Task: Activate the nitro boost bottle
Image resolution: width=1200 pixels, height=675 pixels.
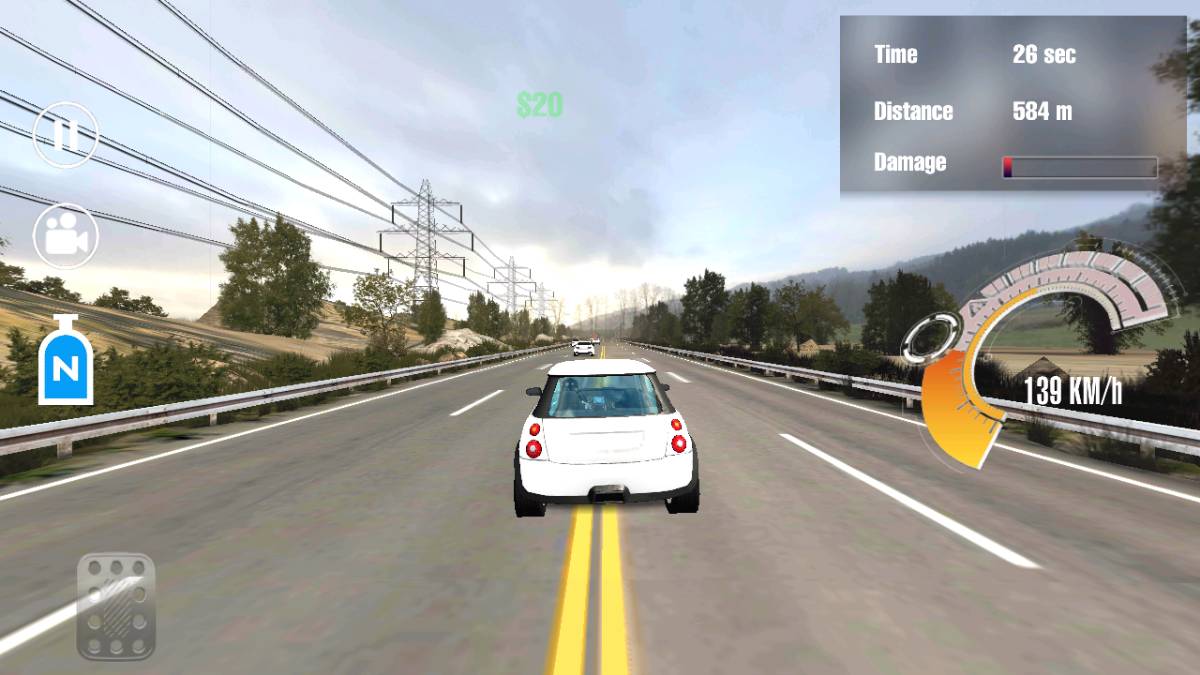Action: click(66, 362)
